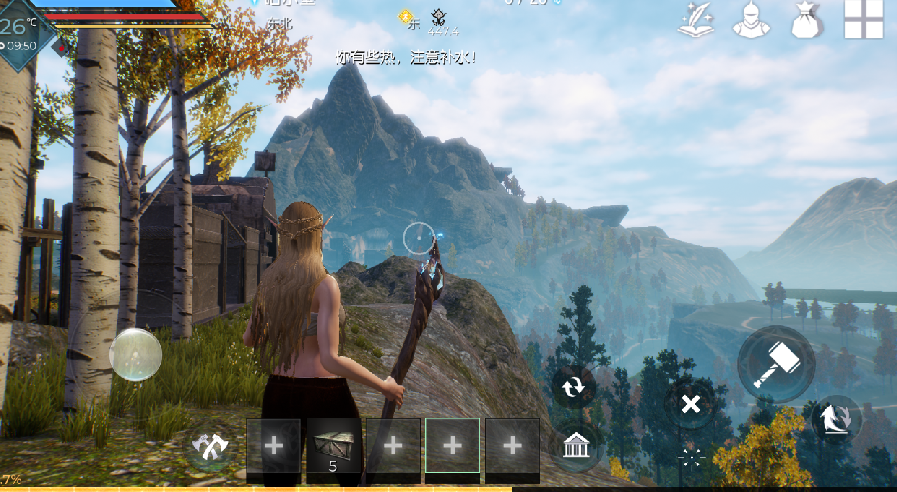Open the quill and book journal icon
This screenshot has height=492, width=897.
[701, 20]
